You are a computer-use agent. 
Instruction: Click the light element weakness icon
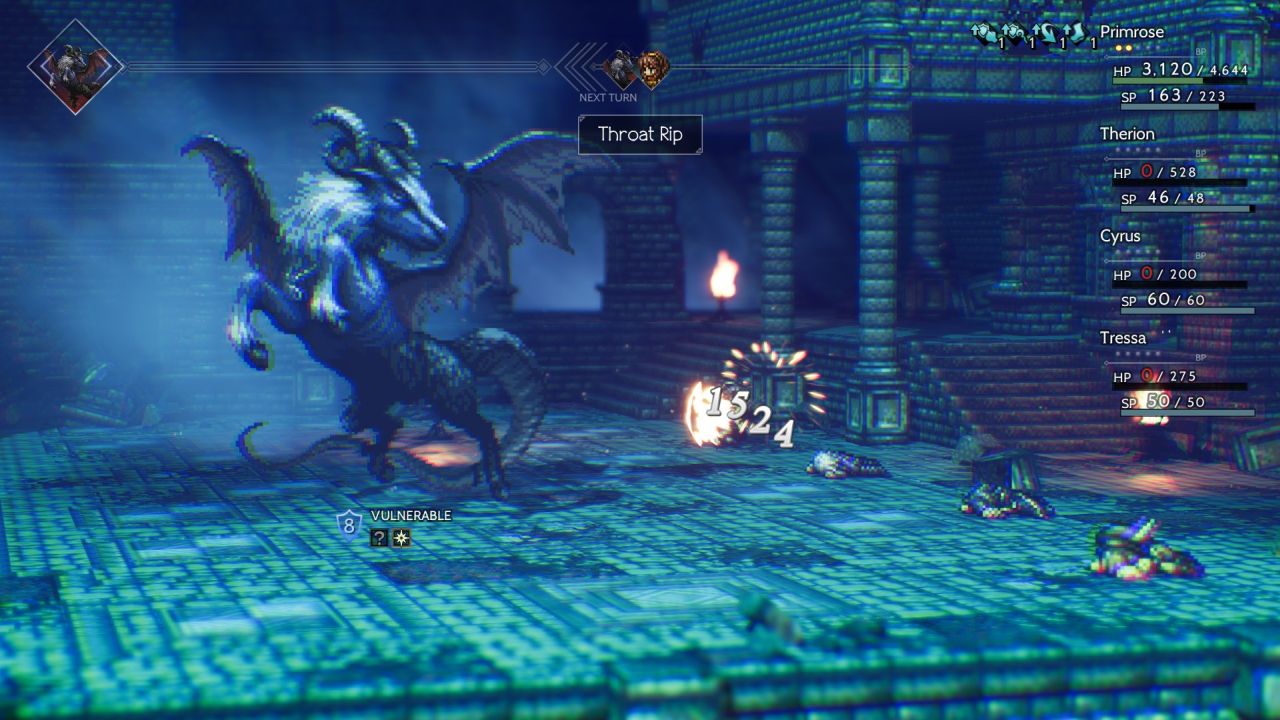[401, 538]
